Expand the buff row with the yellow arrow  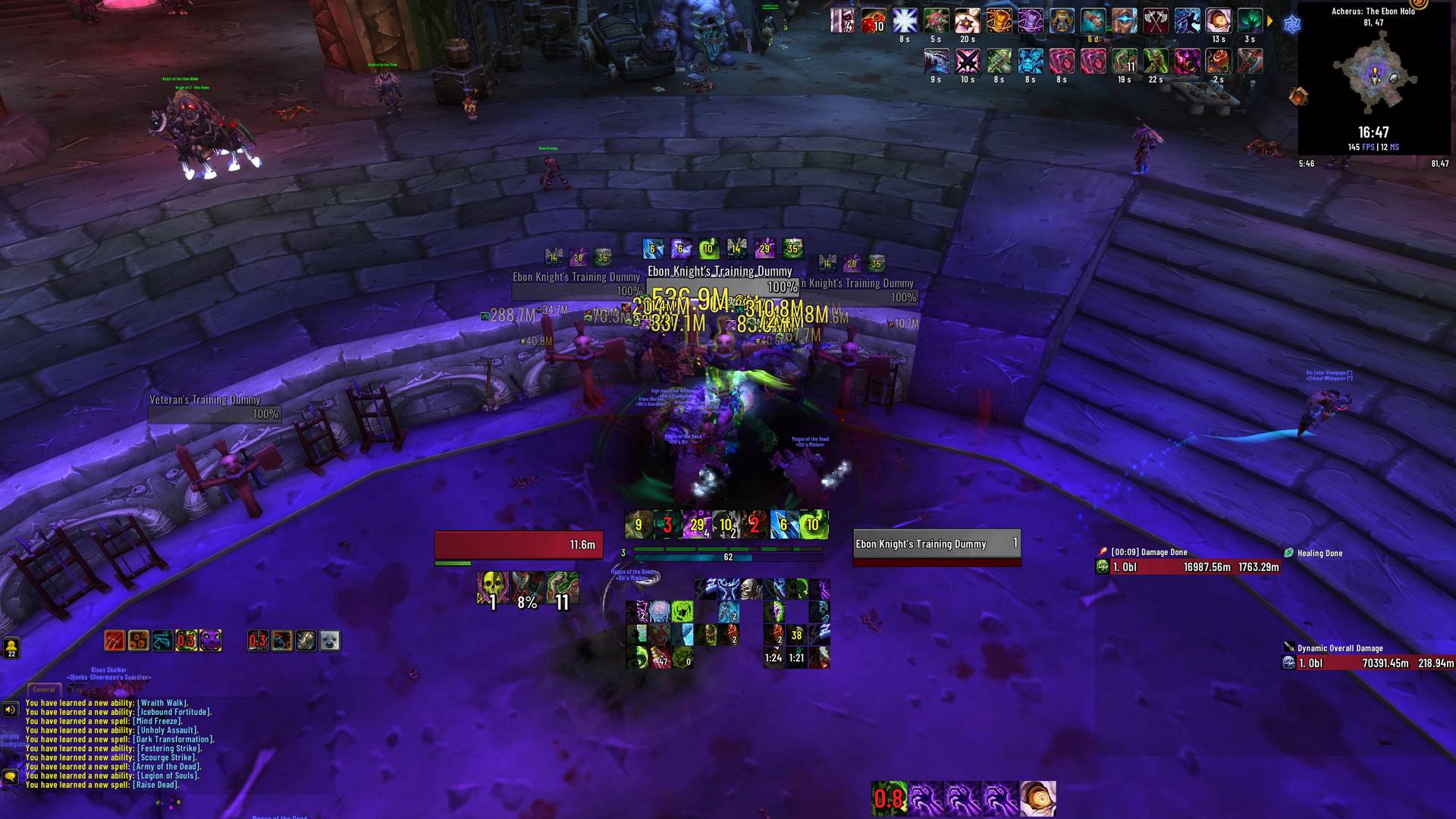pos(1270,21)
